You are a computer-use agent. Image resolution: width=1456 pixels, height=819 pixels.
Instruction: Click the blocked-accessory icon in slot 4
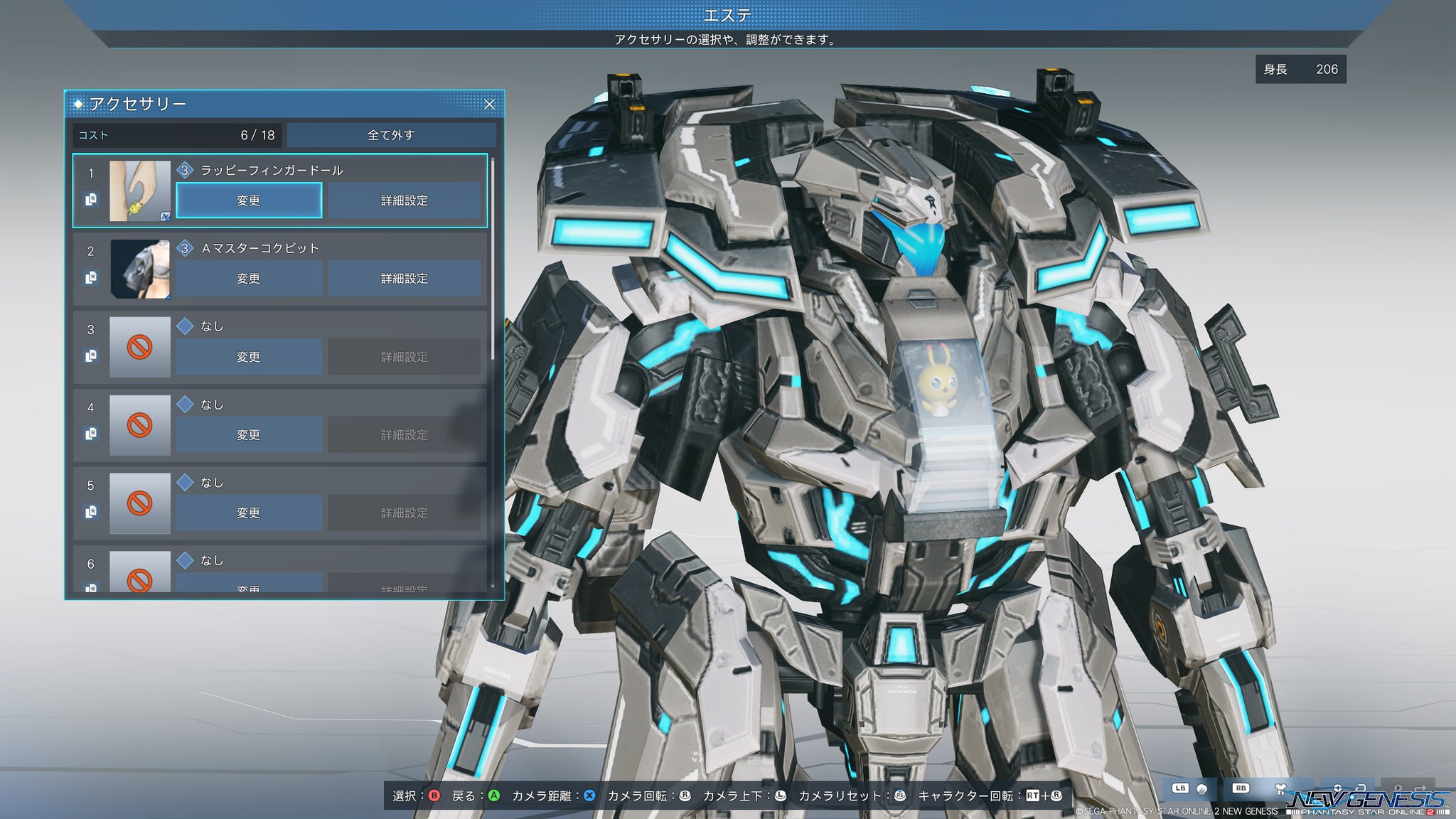pos(139,424)
